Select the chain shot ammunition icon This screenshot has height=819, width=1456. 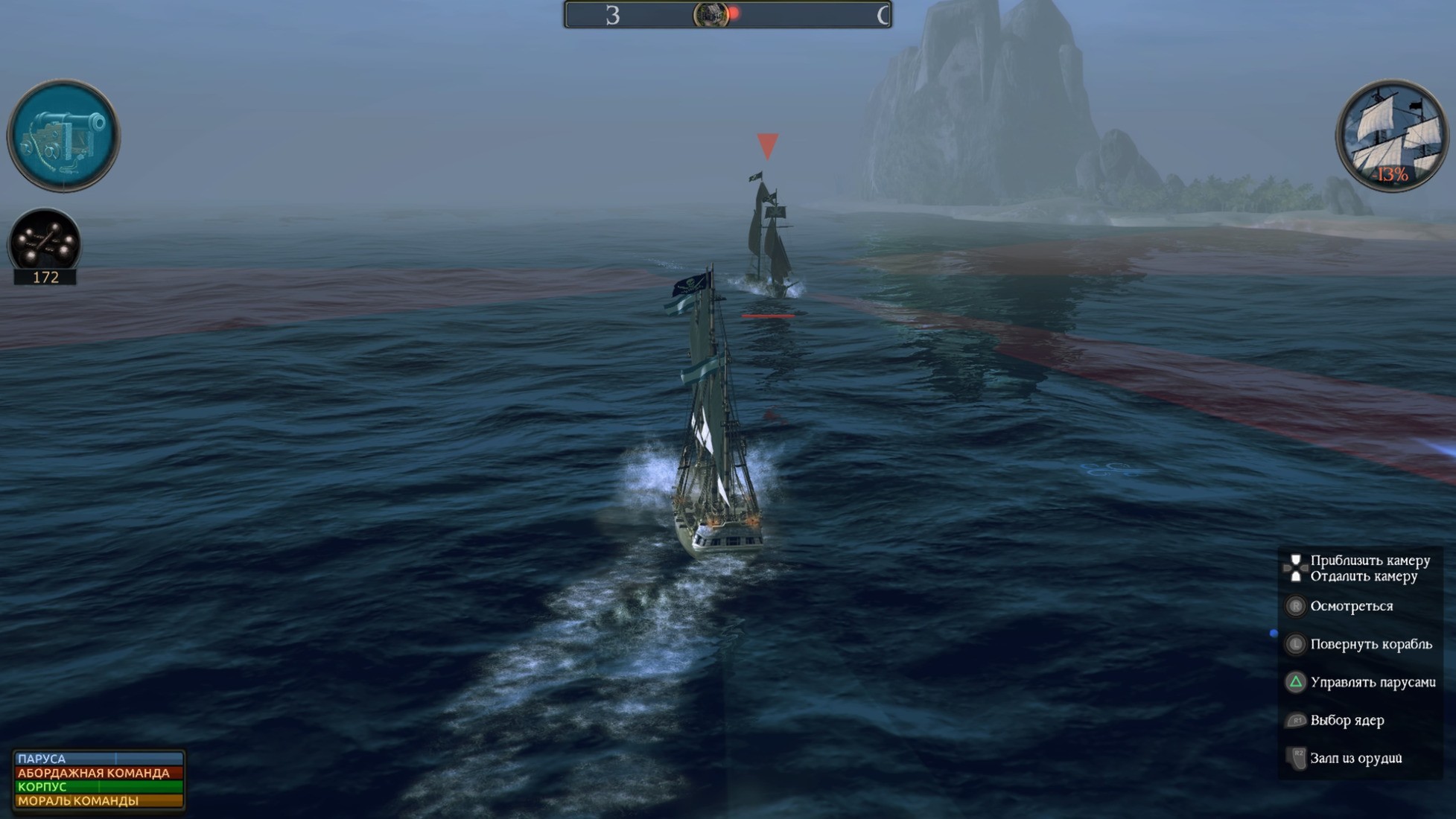point(45,240)
